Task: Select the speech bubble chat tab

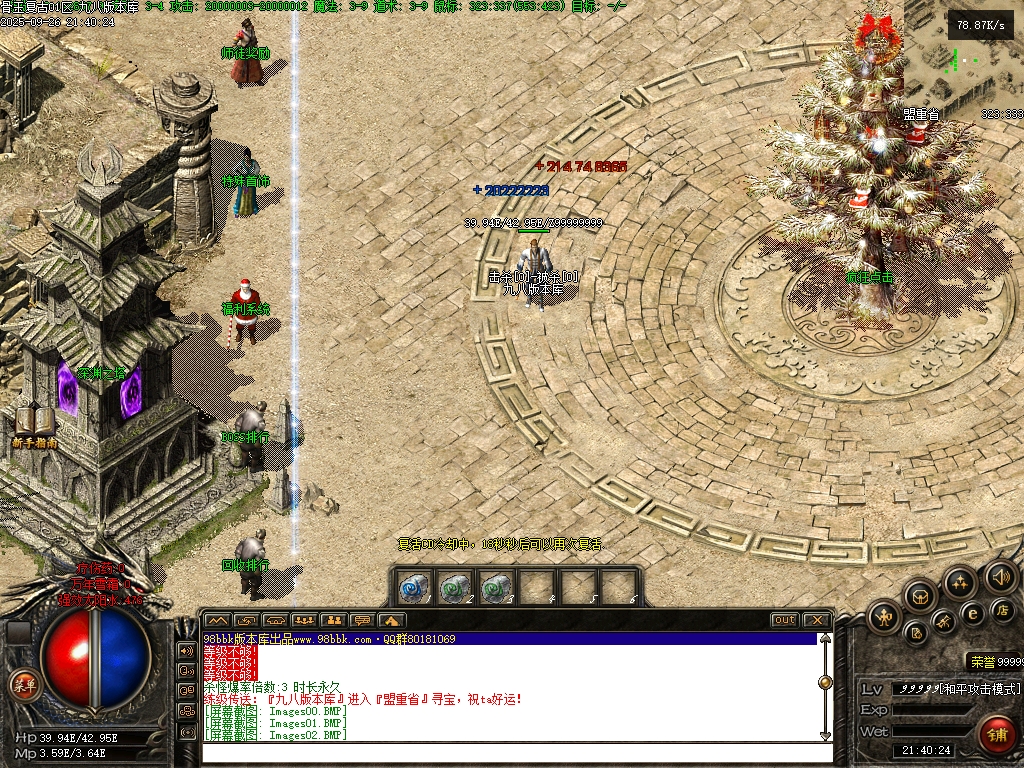Action: click(x=362, y=621)
